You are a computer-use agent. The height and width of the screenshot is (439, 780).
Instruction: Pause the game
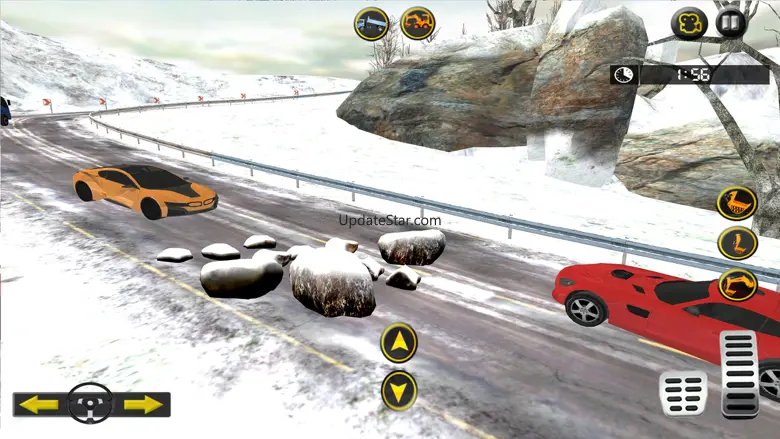[731, 23]
